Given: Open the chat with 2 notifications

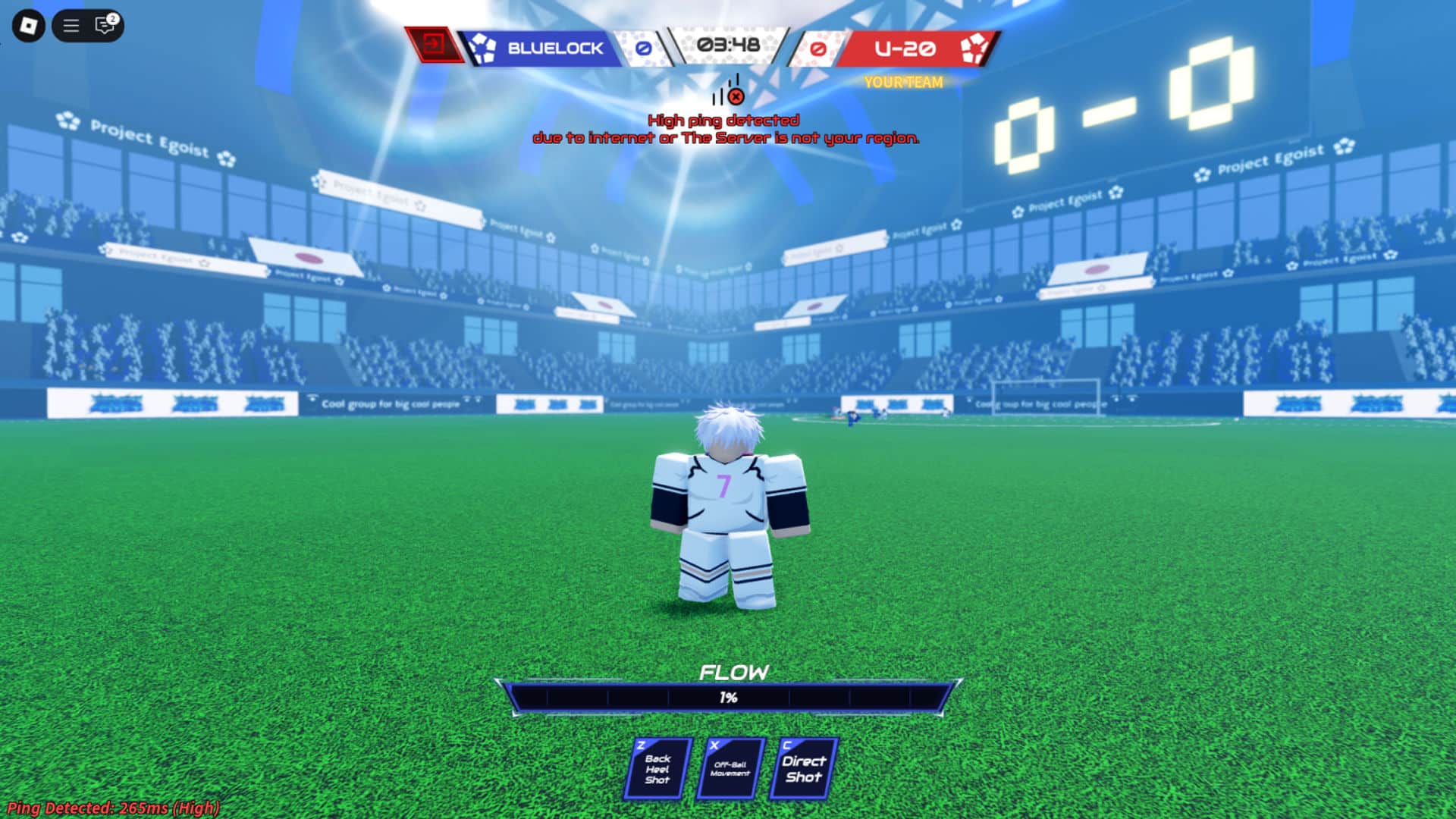Looking at the screenshot, I should coord(105,26).
